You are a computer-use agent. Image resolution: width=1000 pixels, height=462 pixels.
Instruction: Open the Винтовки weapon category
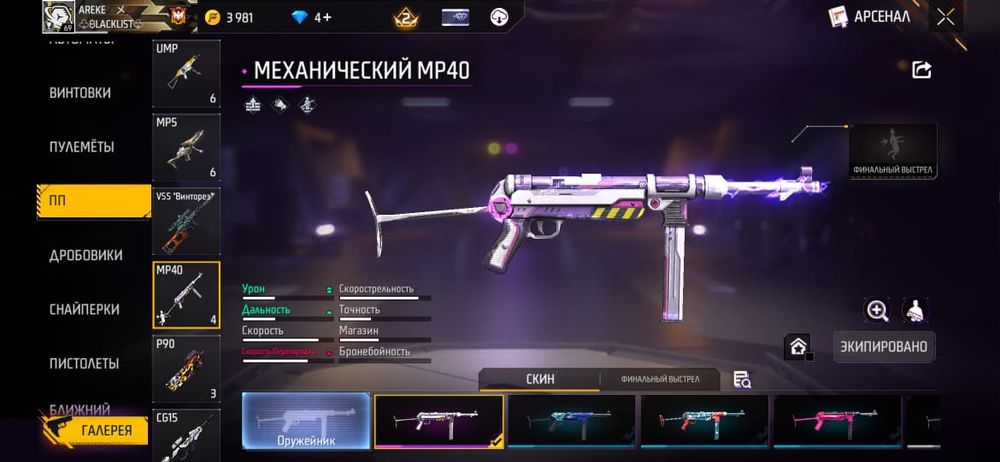(x=80, y=93)
